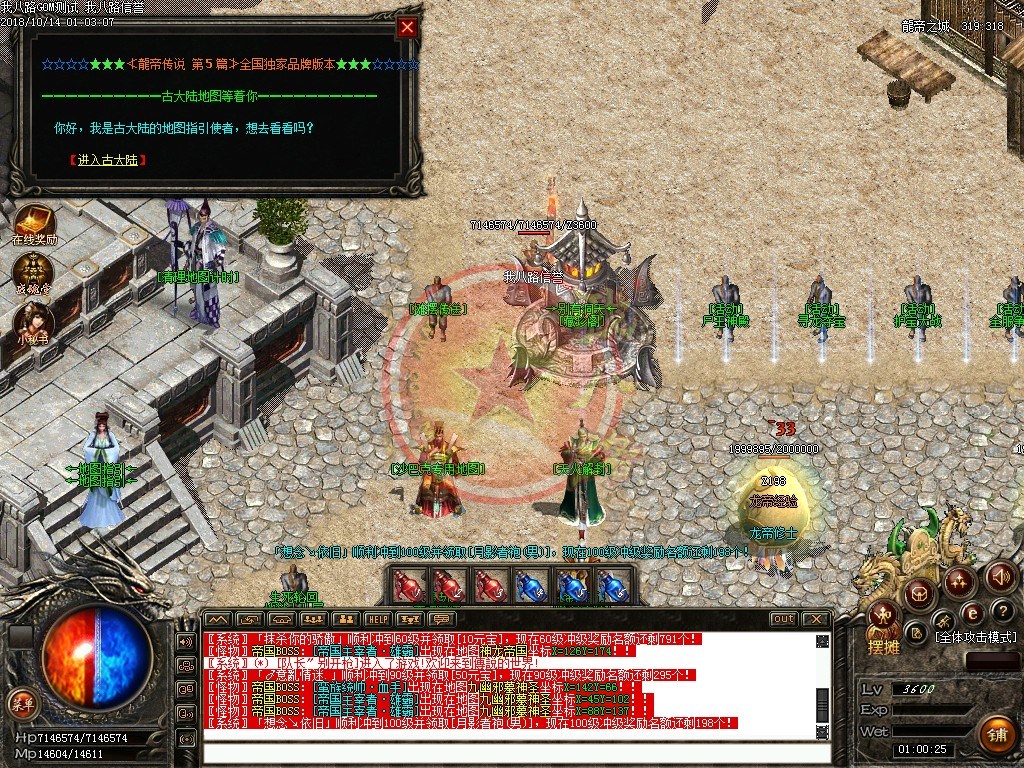Close the NPC dialogue window

(407, 28)
